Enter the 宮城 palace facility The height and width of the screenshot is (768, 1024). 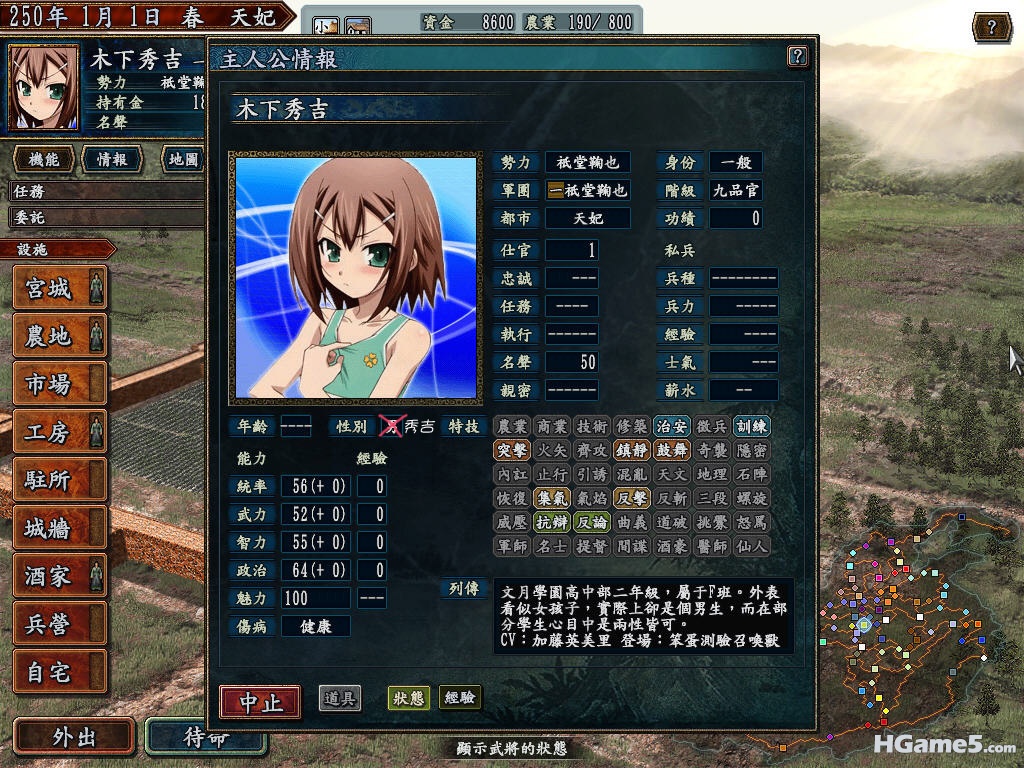pyautogui.click(x=59, y=289)
